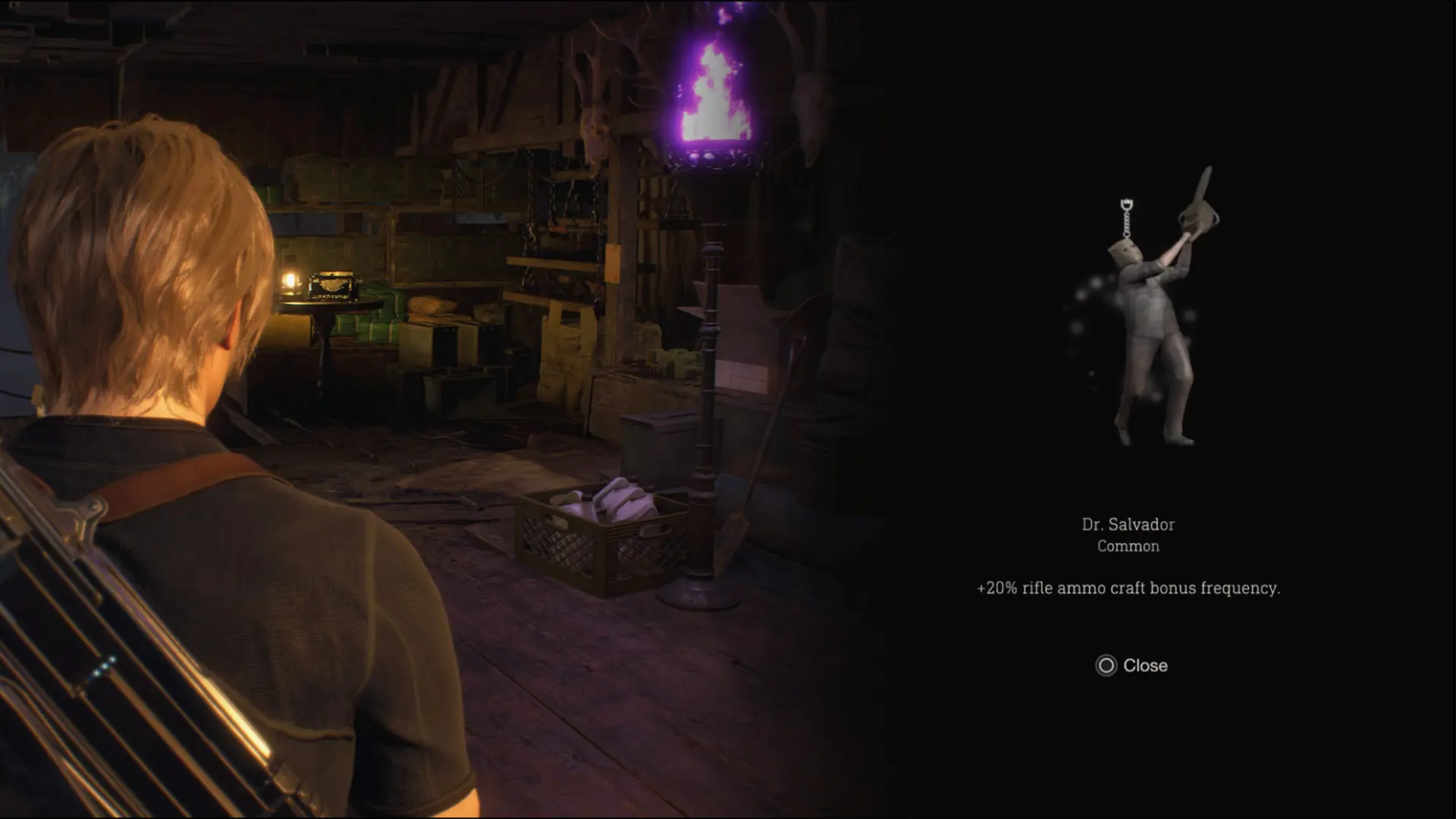Toggle display of the charm rarity label

(x=1129, y=544)
